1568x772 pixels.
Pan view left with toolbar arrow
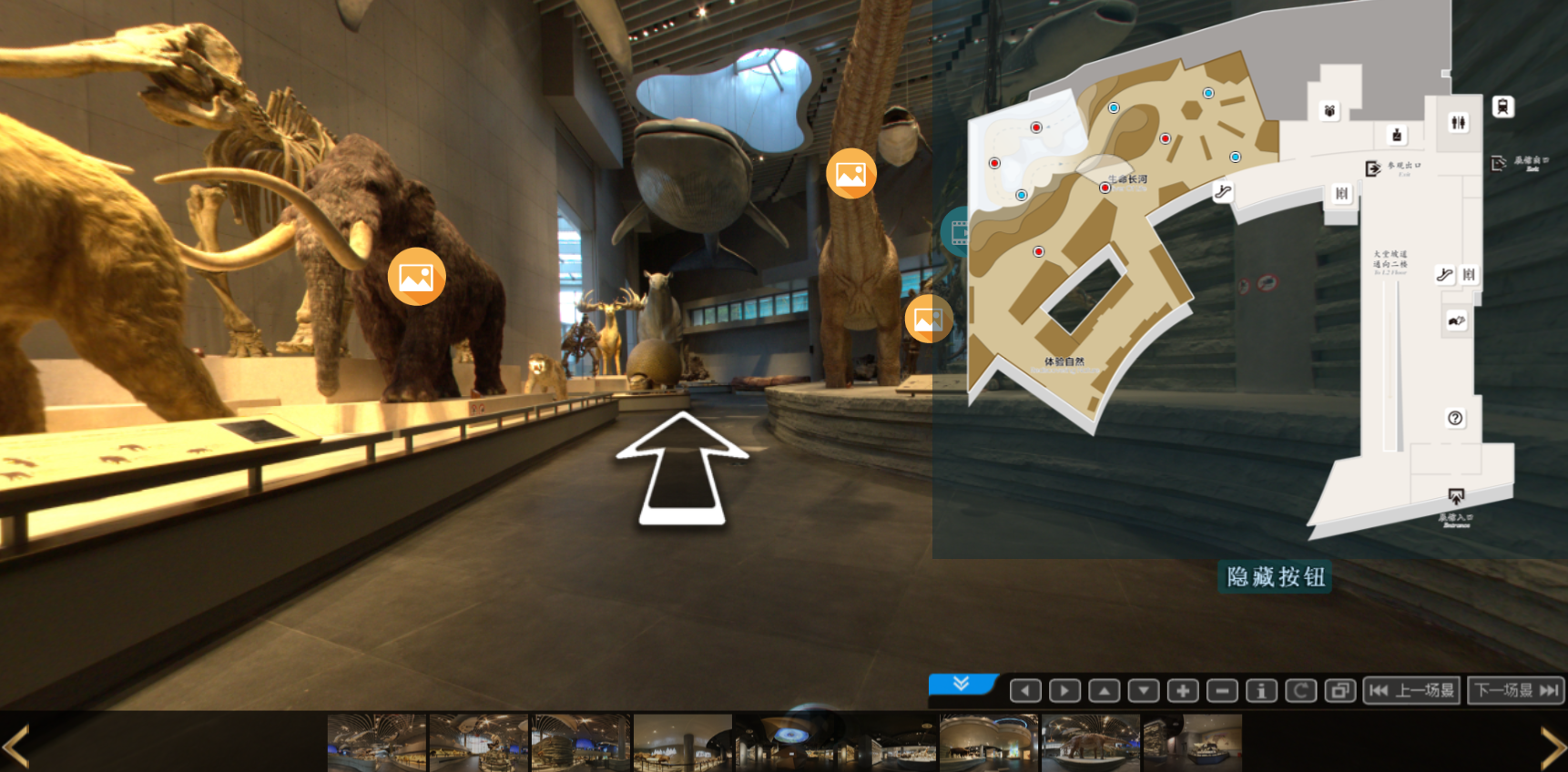[x=1025, y=691]
